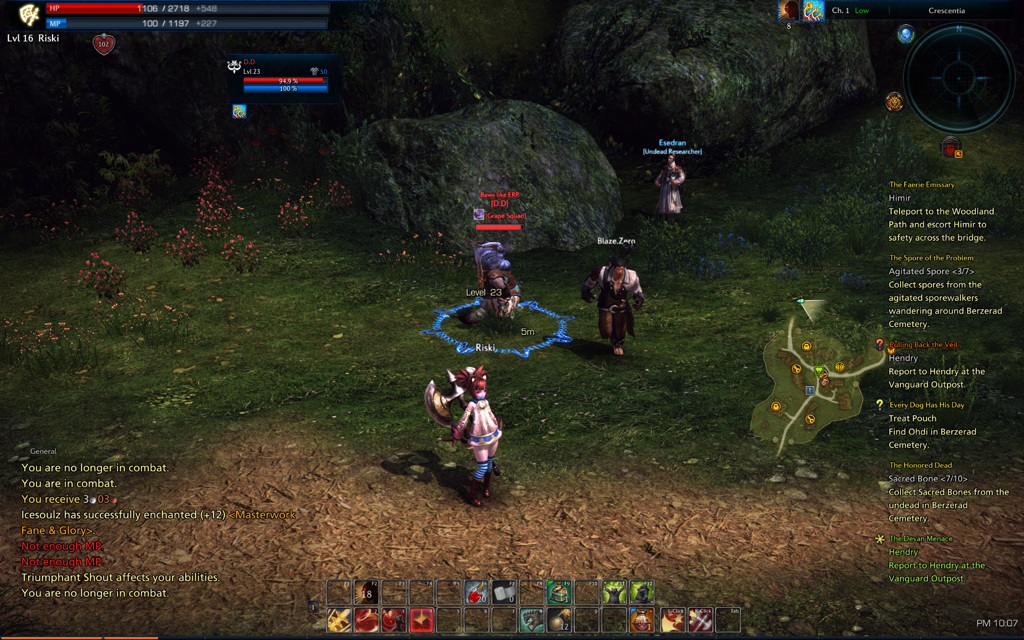
Task: Activate the green treasure chest hotbar item
Action: click(x=558, y=594)
